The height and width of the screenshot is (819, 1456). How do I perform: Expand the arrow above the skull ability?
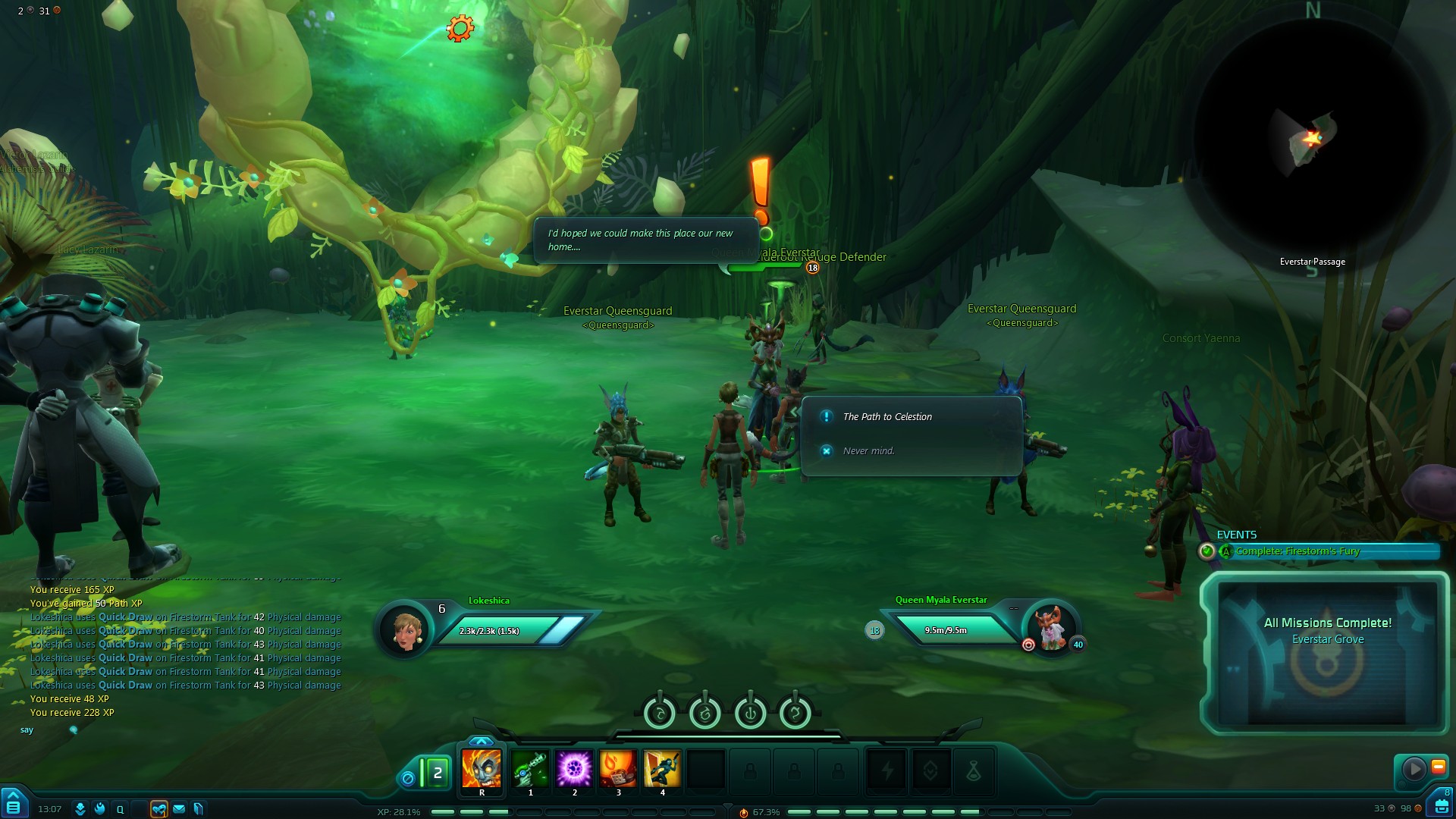[x=481, y=741]
